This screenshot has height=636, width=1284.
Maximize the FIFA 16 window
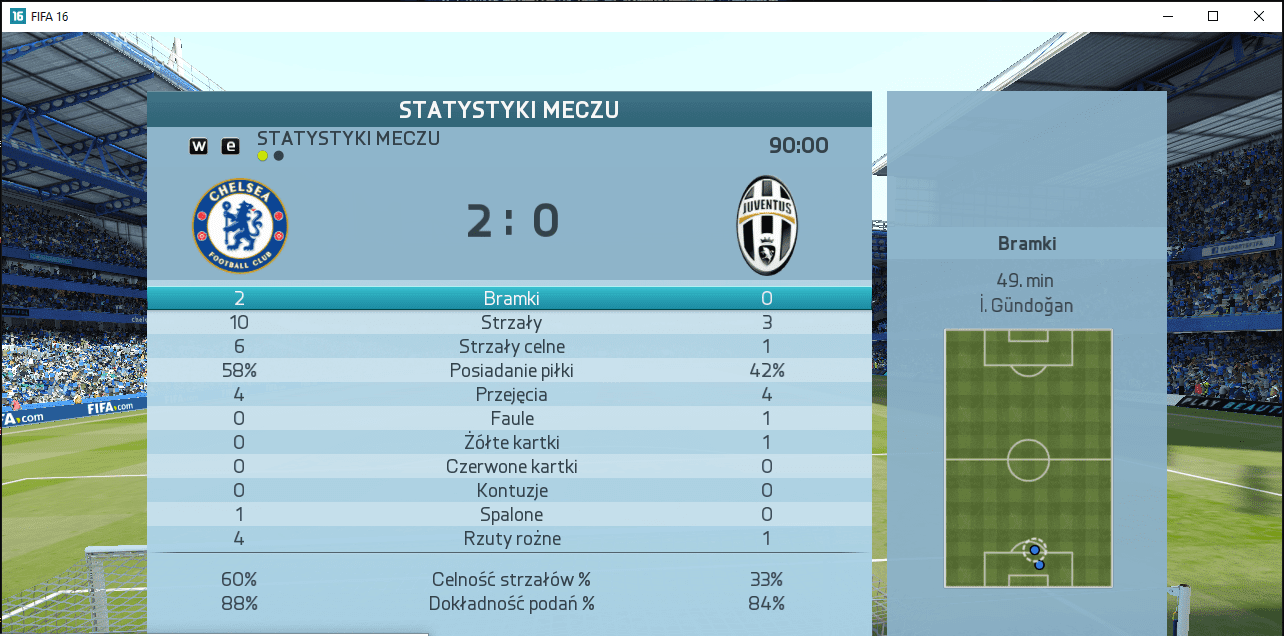click(1213, 16)
